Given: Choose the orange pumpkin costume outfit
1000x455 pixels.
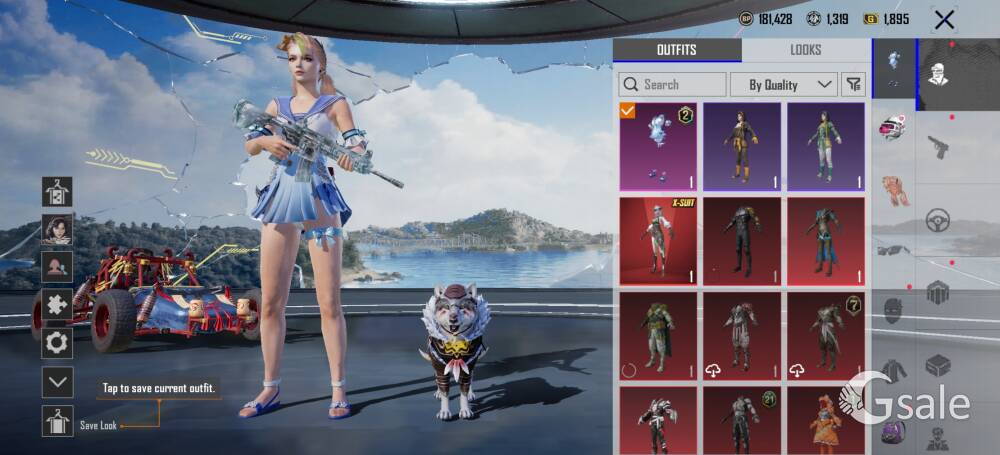Looking at the screenshot, I should [x=825, y=420].
